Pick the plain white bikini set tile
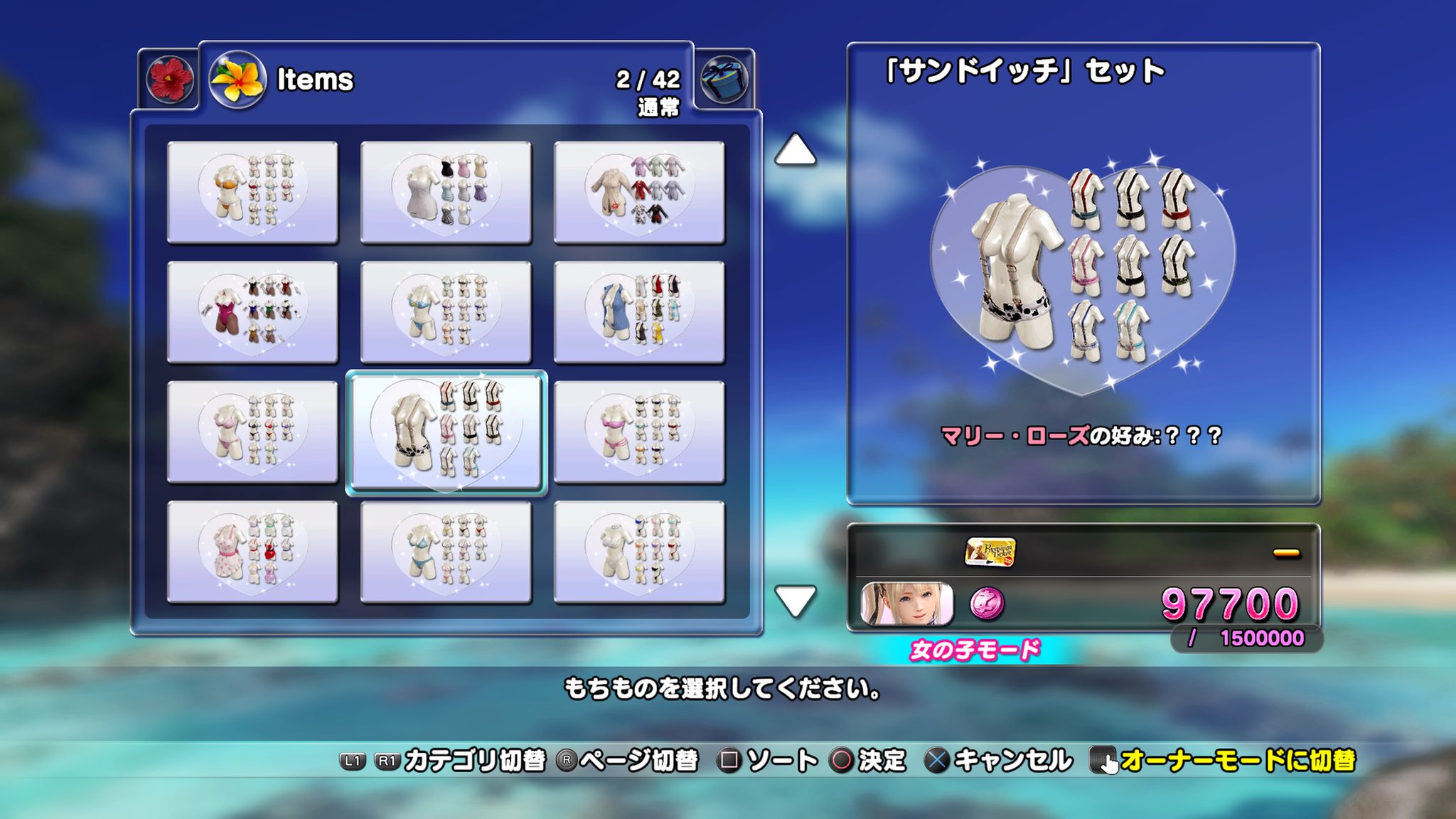 pyautogui.click(x=639, y=552)
